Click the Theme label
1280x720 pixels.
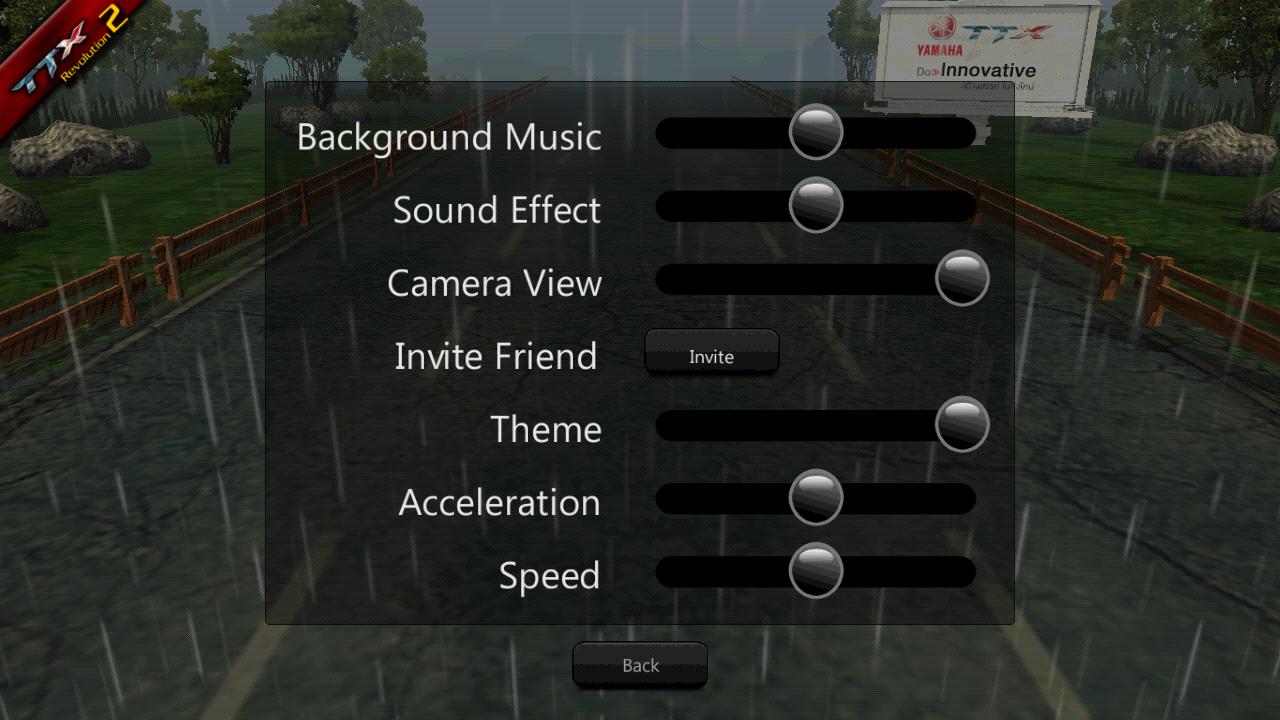click(546, 429)
